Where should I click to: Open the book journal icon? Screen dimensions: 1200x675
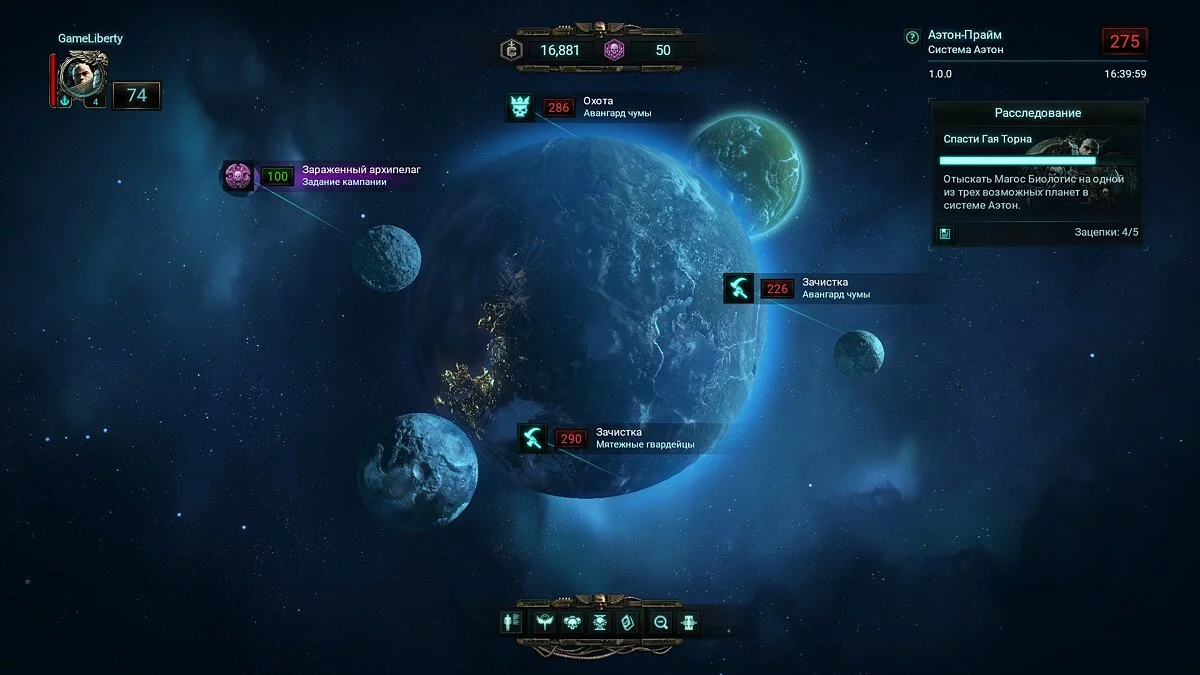(x=628, y=622)
